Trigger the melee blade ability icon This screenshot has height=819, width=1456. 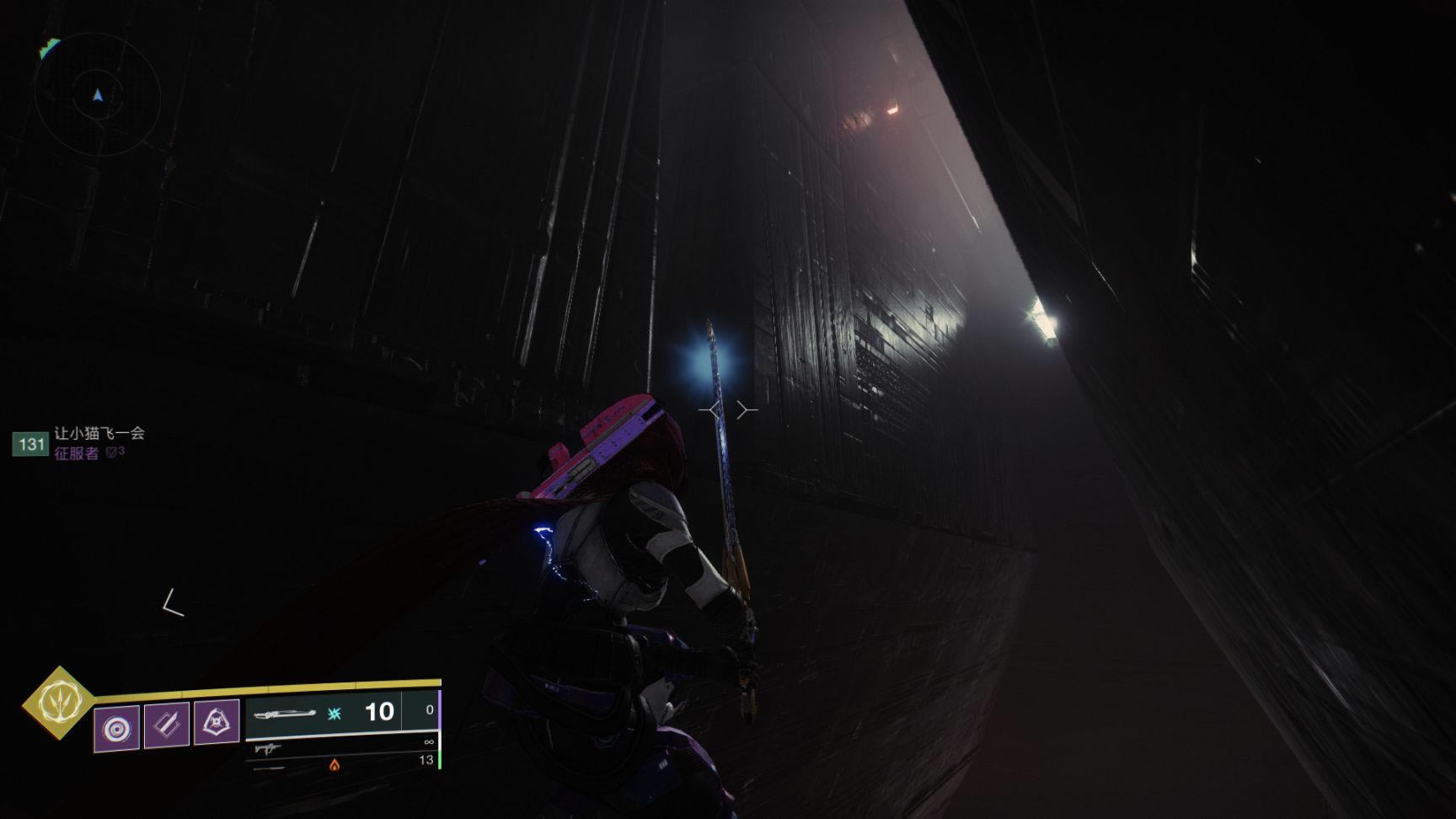(167, 724)
